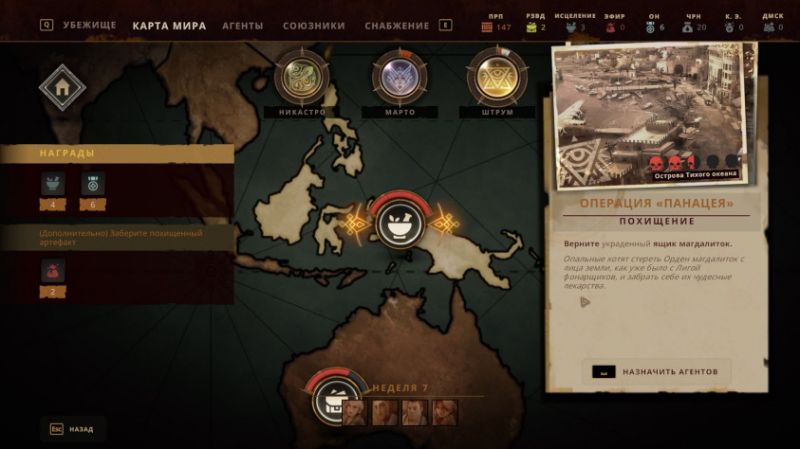Select the first agent portrait
Image resolution: width=800 pixels, height=449 pixels.
pyautogui.click(x=356, y=411)
